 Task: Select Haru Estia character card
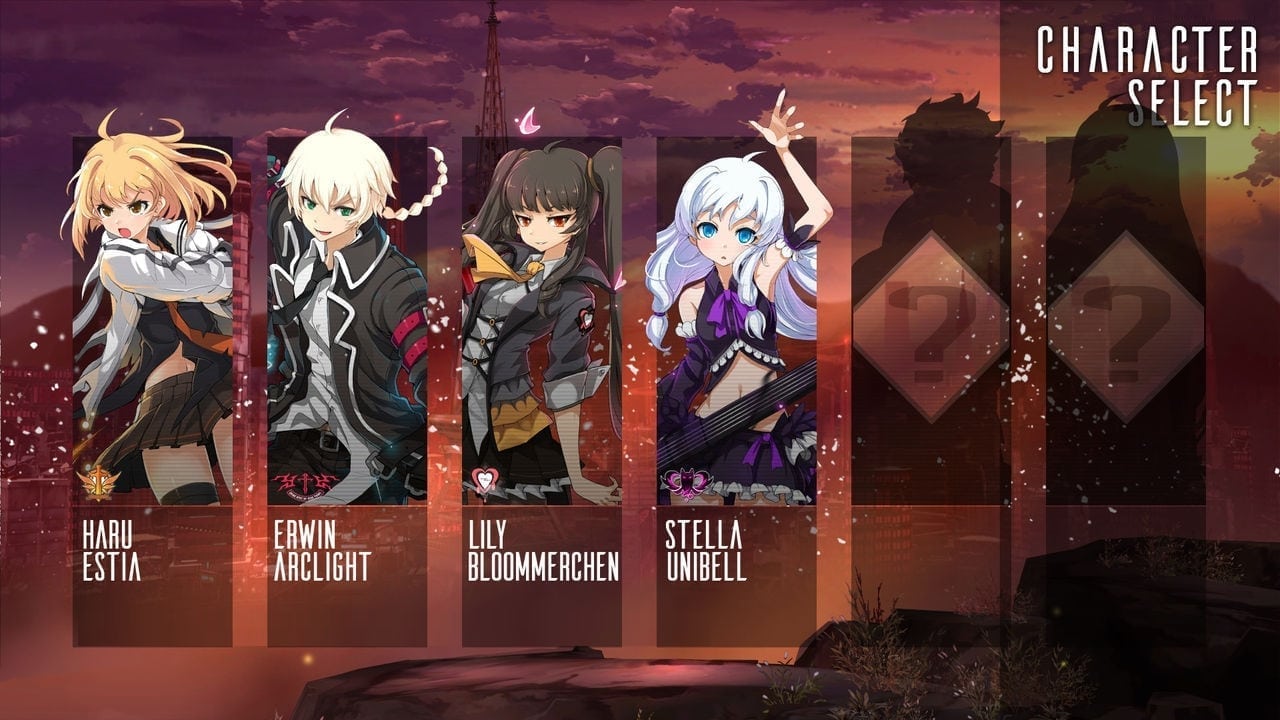click(152, 390)
